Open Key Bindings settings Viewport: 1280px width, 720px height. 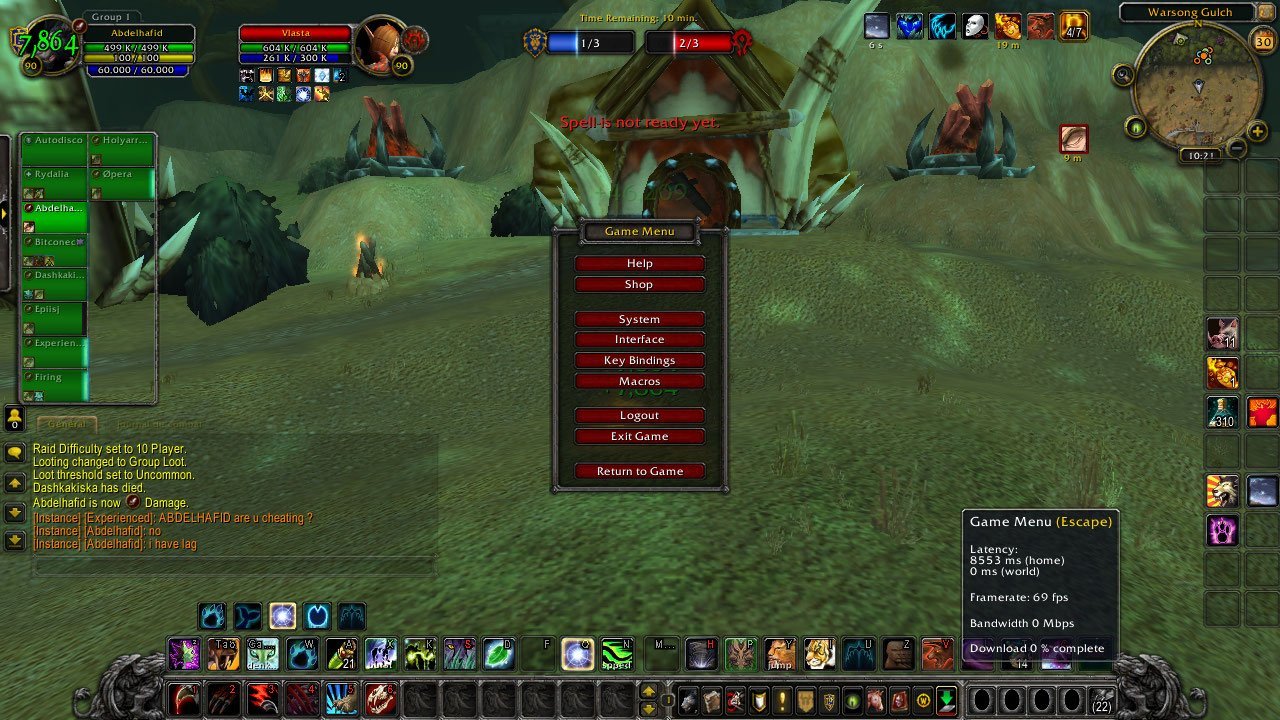coord(639,360)
